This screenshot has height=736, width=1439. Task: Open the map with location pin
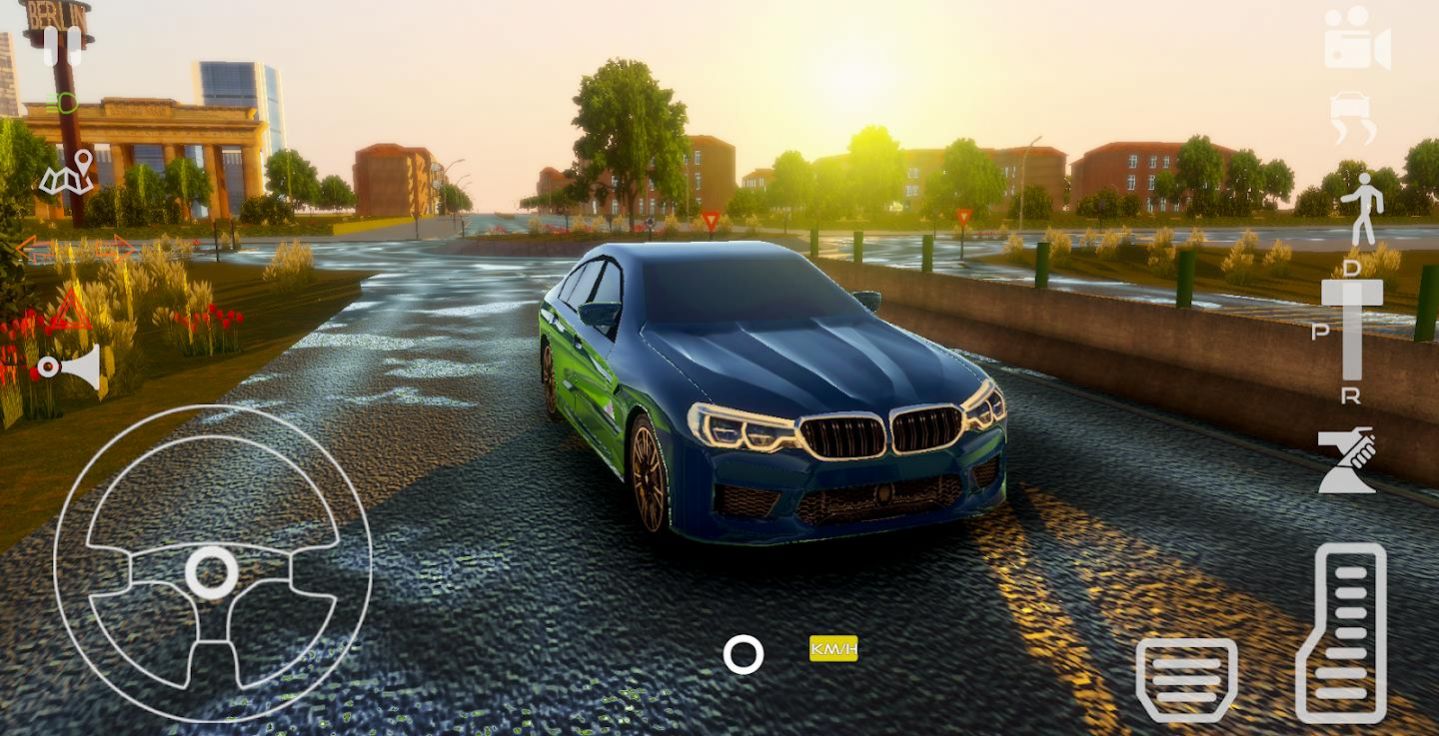(x=66, y=177)
